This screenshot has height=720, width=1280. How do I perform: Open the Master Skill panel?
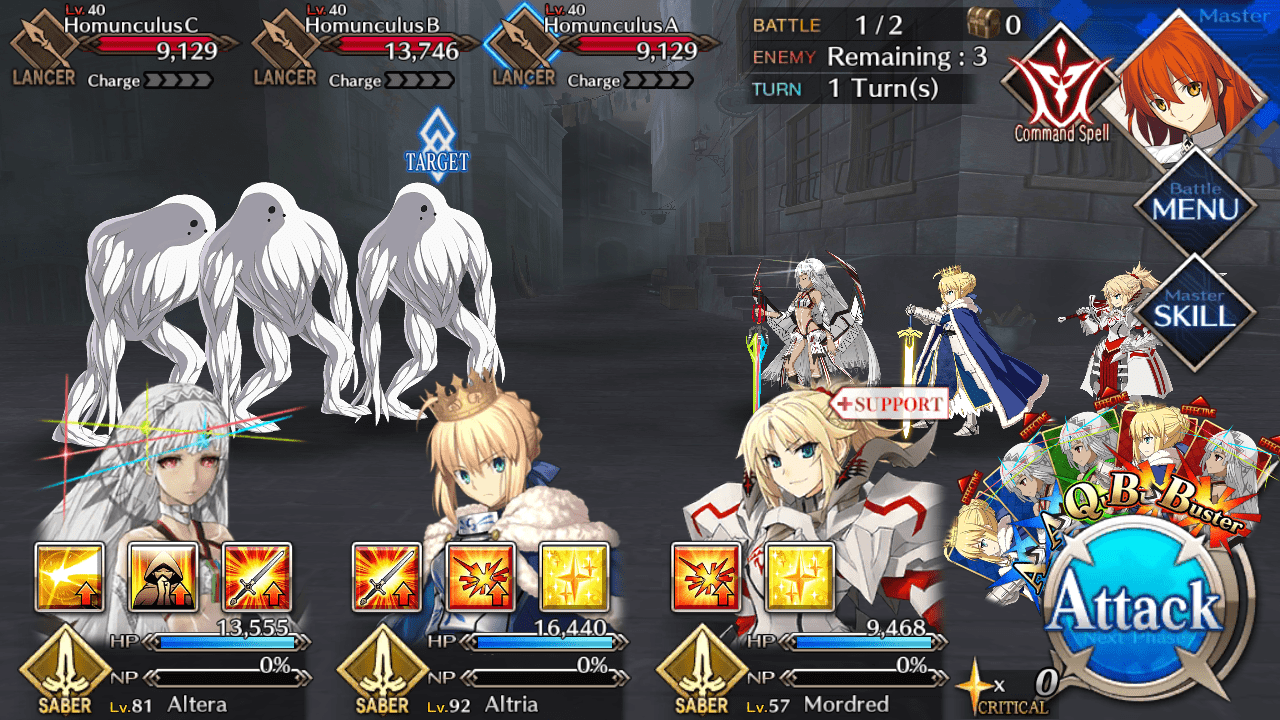pyautogui.click(x=1195, y=309)
